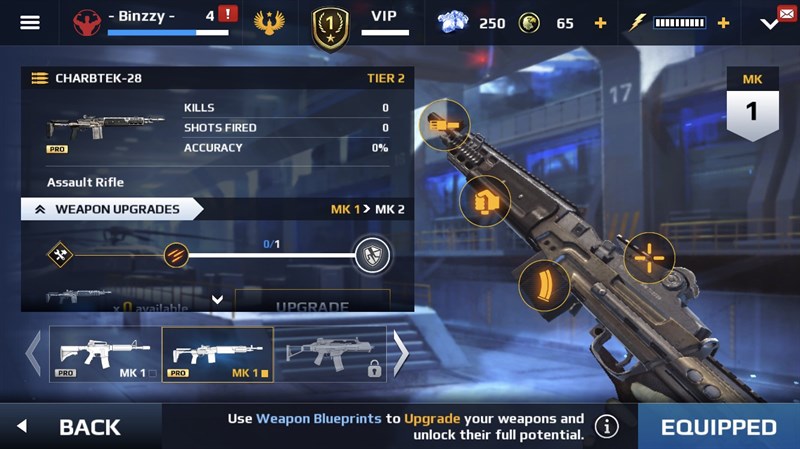Select the barrel attachment icon
The height and width of the screenshot is (449, 800).
click(x=443, y=125)
